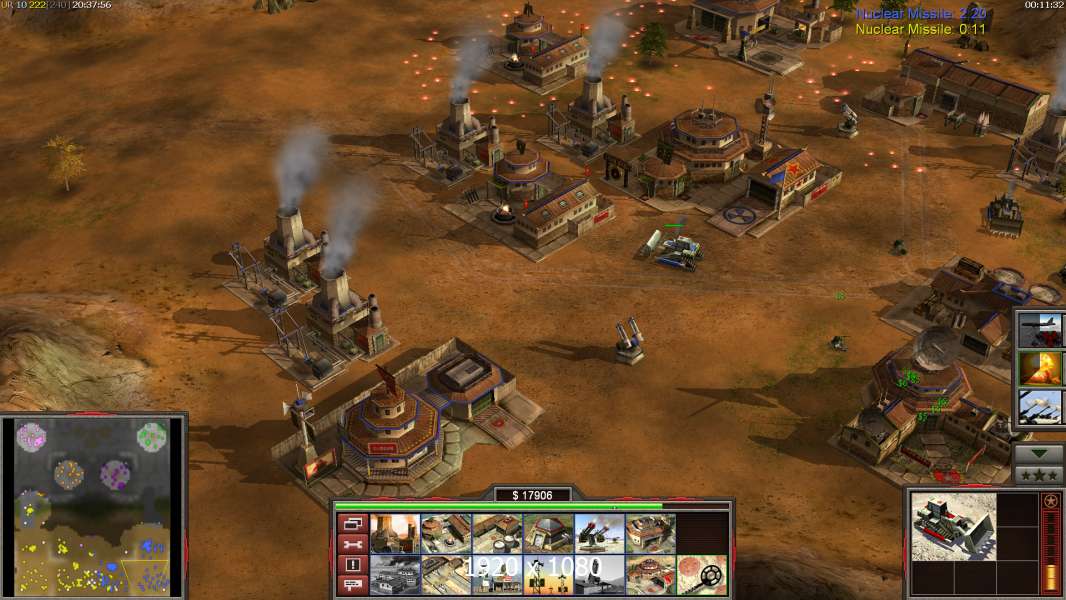Click the wrench button on command bar
Screen dimensions: 1066x600
[352, 544]
